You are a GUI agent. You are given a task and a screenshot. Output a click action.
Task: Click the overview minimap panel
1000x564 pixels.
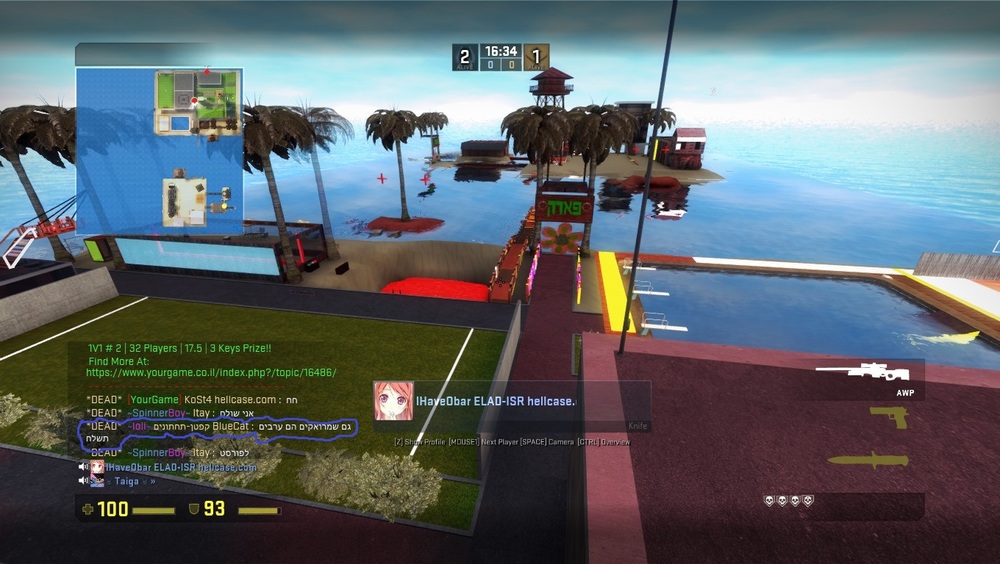(159, 151)
